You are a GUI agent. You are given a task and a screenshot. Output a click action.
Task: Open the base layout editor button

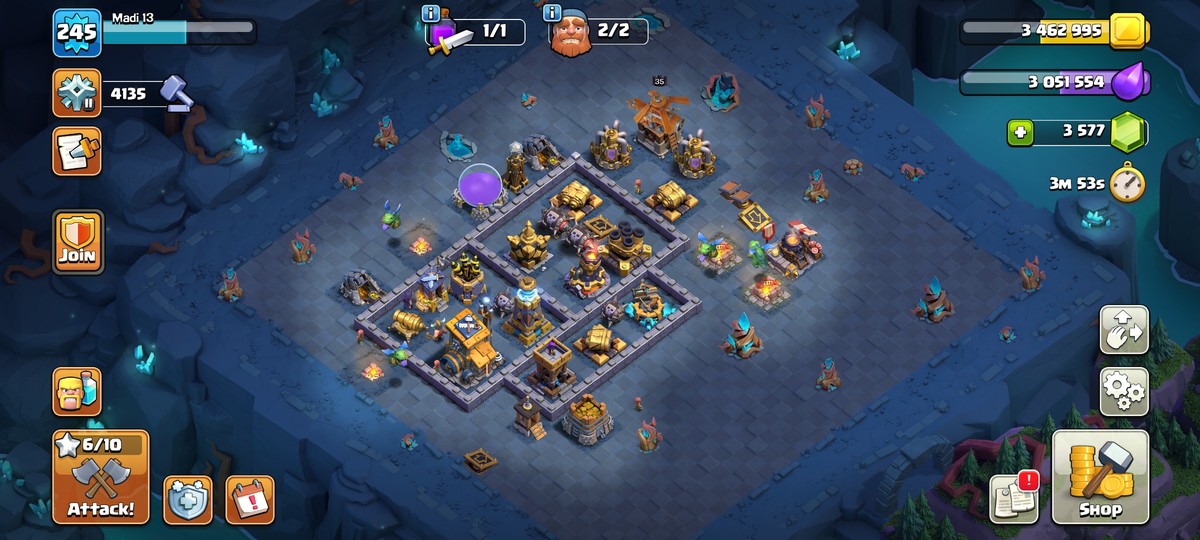(x=1124, y=330)
